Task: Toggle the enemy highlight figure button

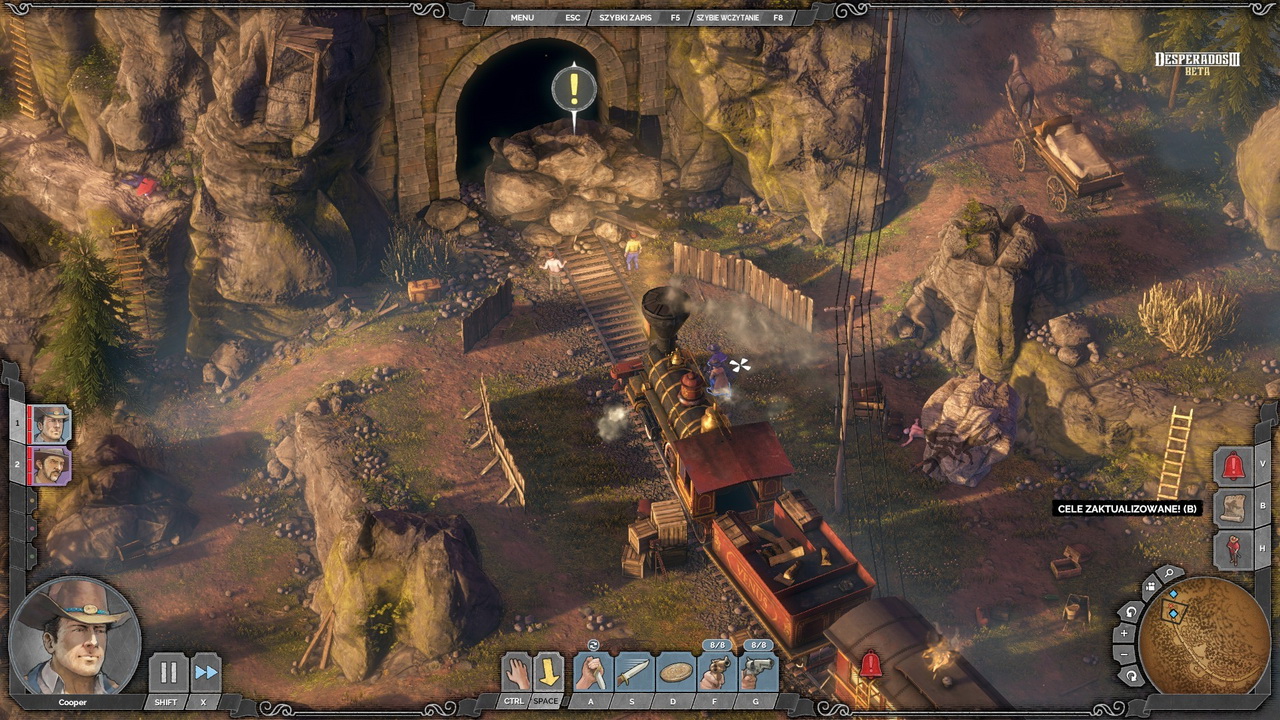Action: click(x=1234, y=549)
